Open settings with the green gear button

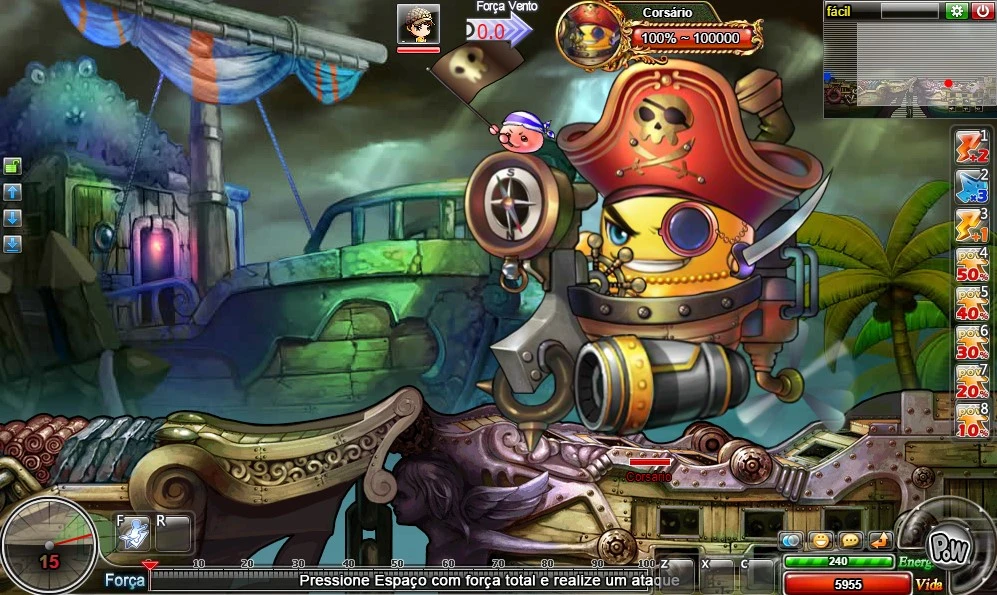click(956, 11)
